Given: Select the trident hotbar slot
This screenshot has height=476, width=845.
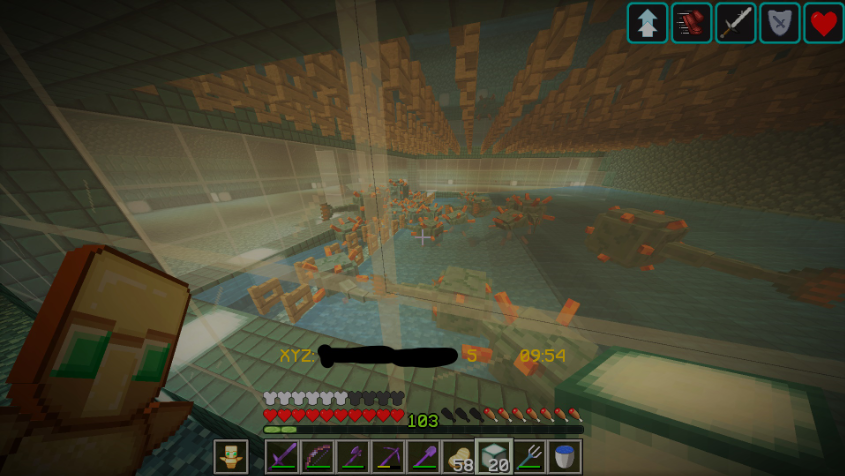Looking at the screenshot, I should (529, 457).
